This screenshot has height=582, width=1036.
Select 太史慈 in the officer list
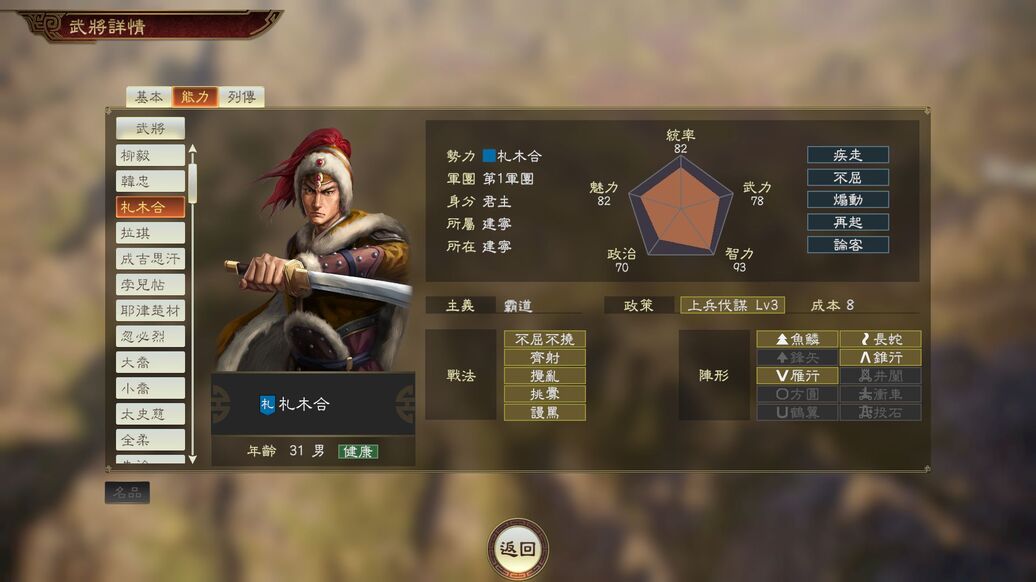tap(150, 414)
